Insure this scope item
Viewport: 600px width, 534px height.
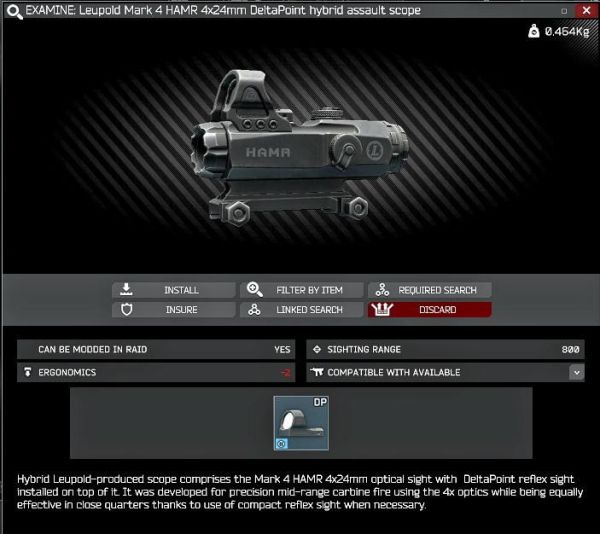pyautogui.click(x=174, y=310)
